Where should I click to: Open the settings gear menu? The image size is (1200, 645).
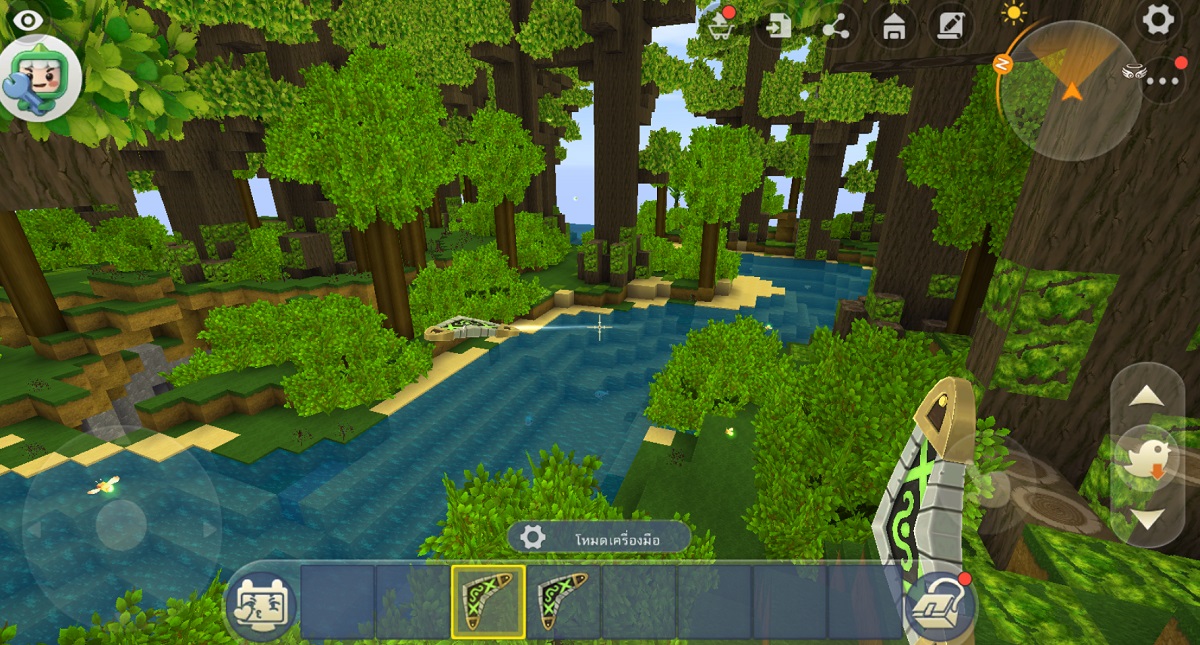(1158, 21)
